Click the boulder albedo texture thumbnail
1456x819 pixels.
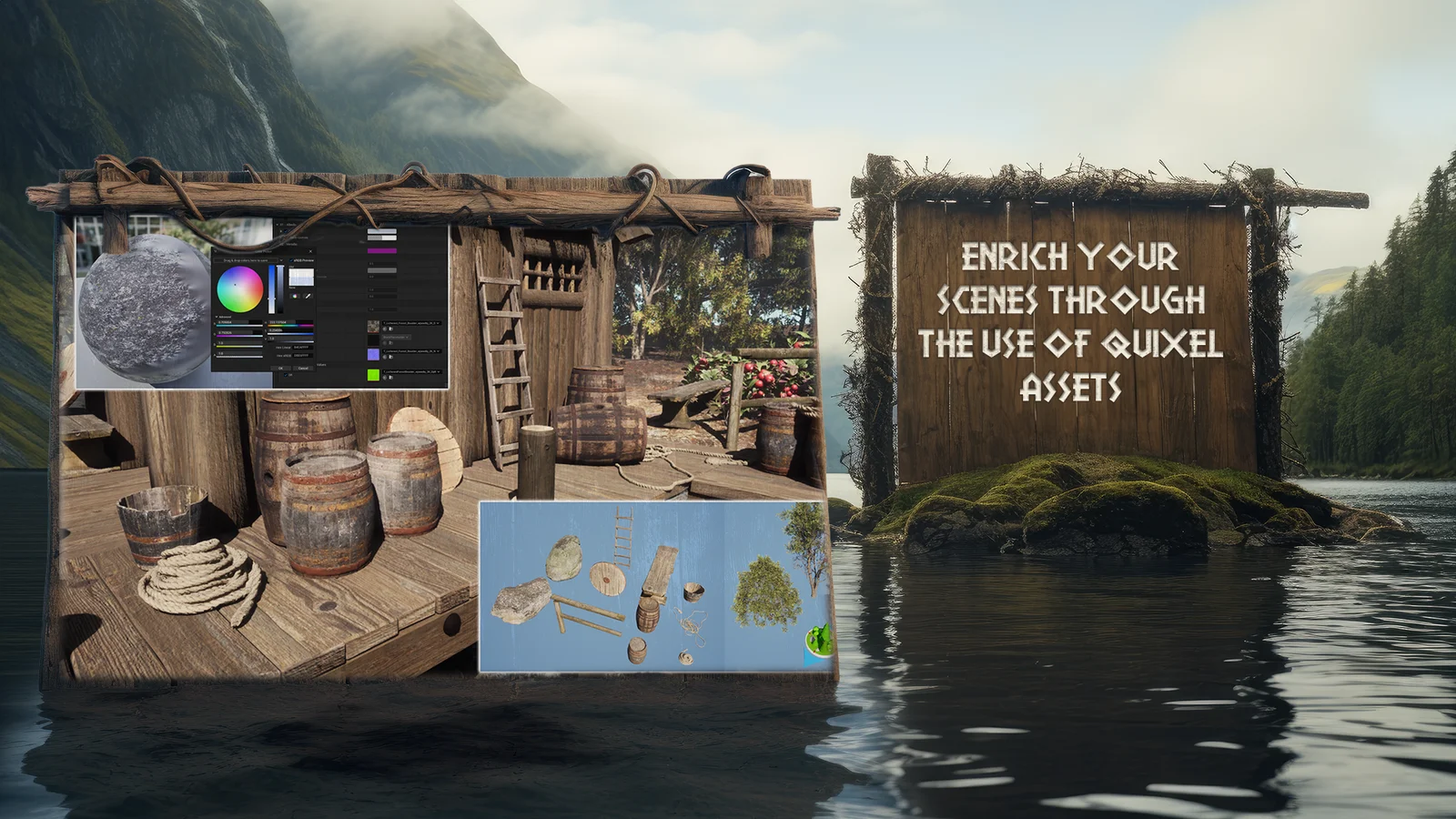pyautogui.click(x=373, y=326)
